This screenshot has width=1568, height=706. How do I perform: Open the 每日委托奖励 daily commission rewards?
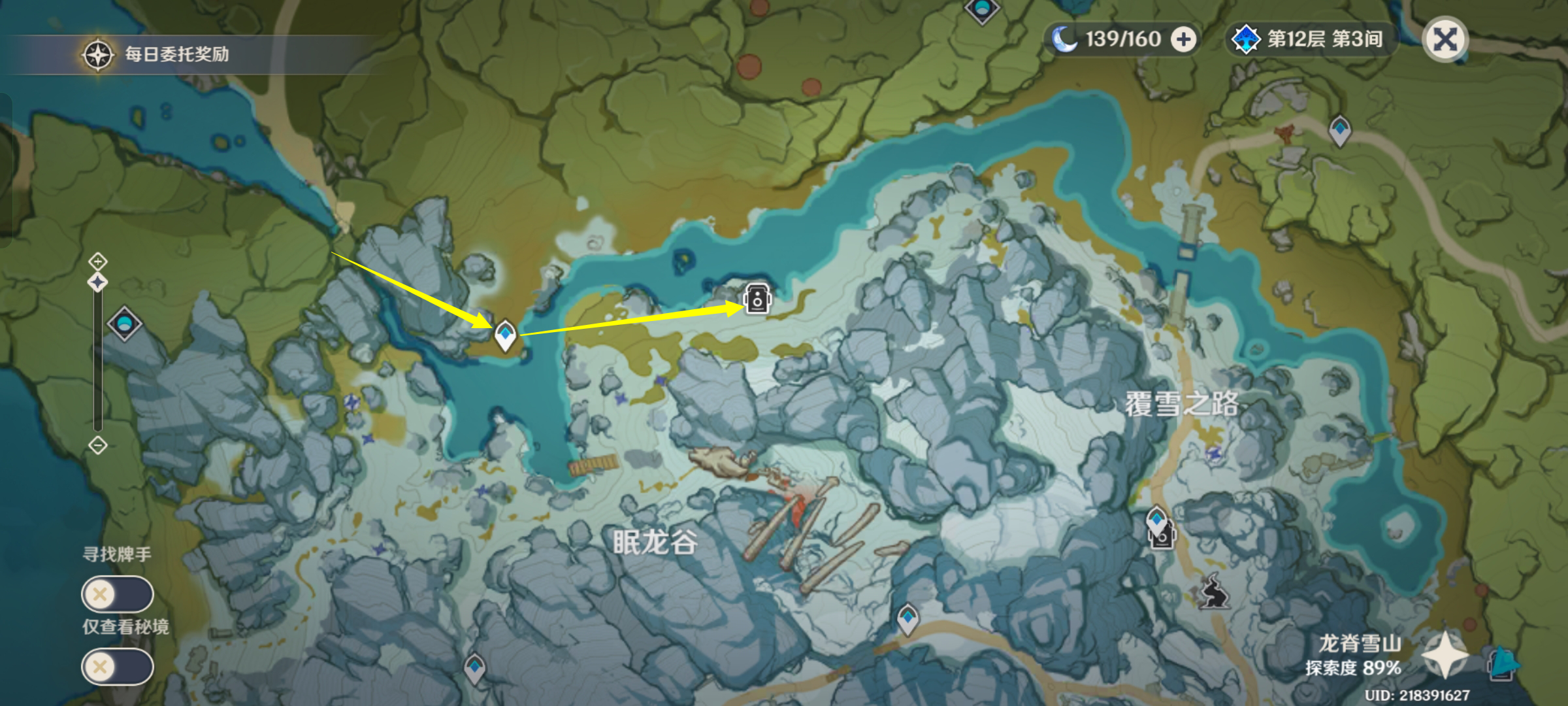[157, 54]
